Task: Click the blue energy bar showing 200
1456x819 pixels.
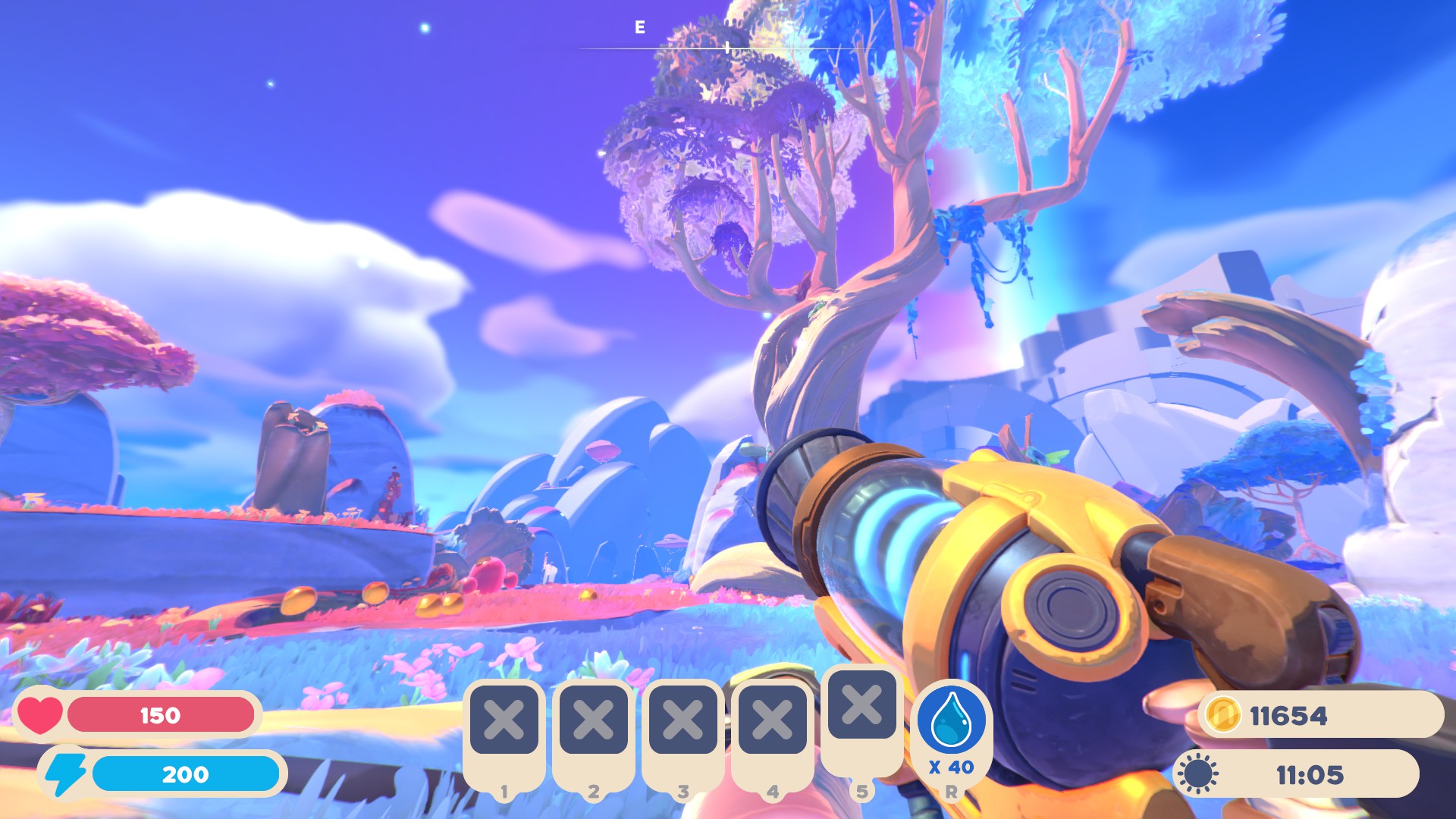Action: [x=184, y=774]
